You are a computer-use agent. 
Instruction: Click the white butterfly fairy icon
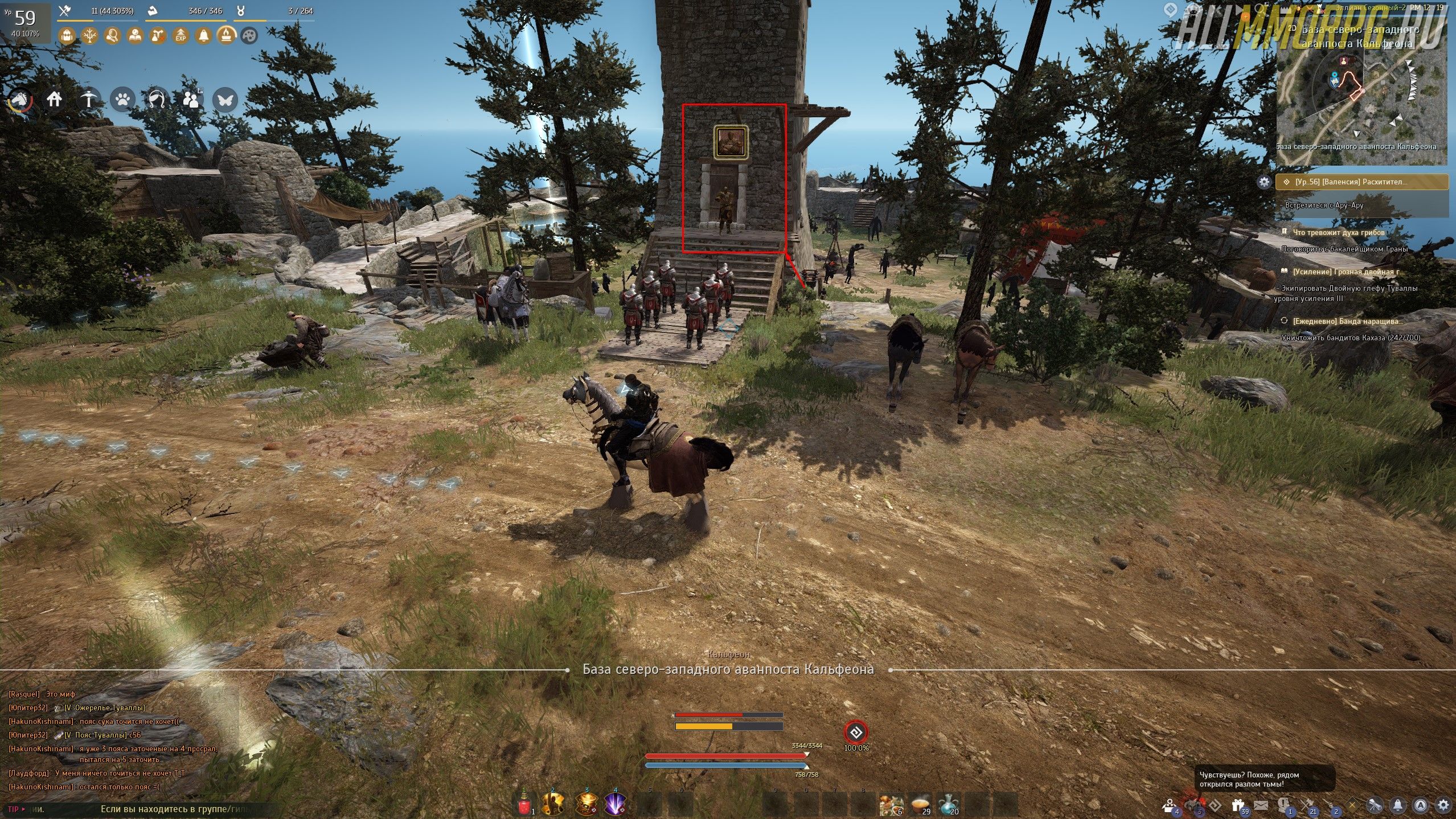tap(224, 100)
